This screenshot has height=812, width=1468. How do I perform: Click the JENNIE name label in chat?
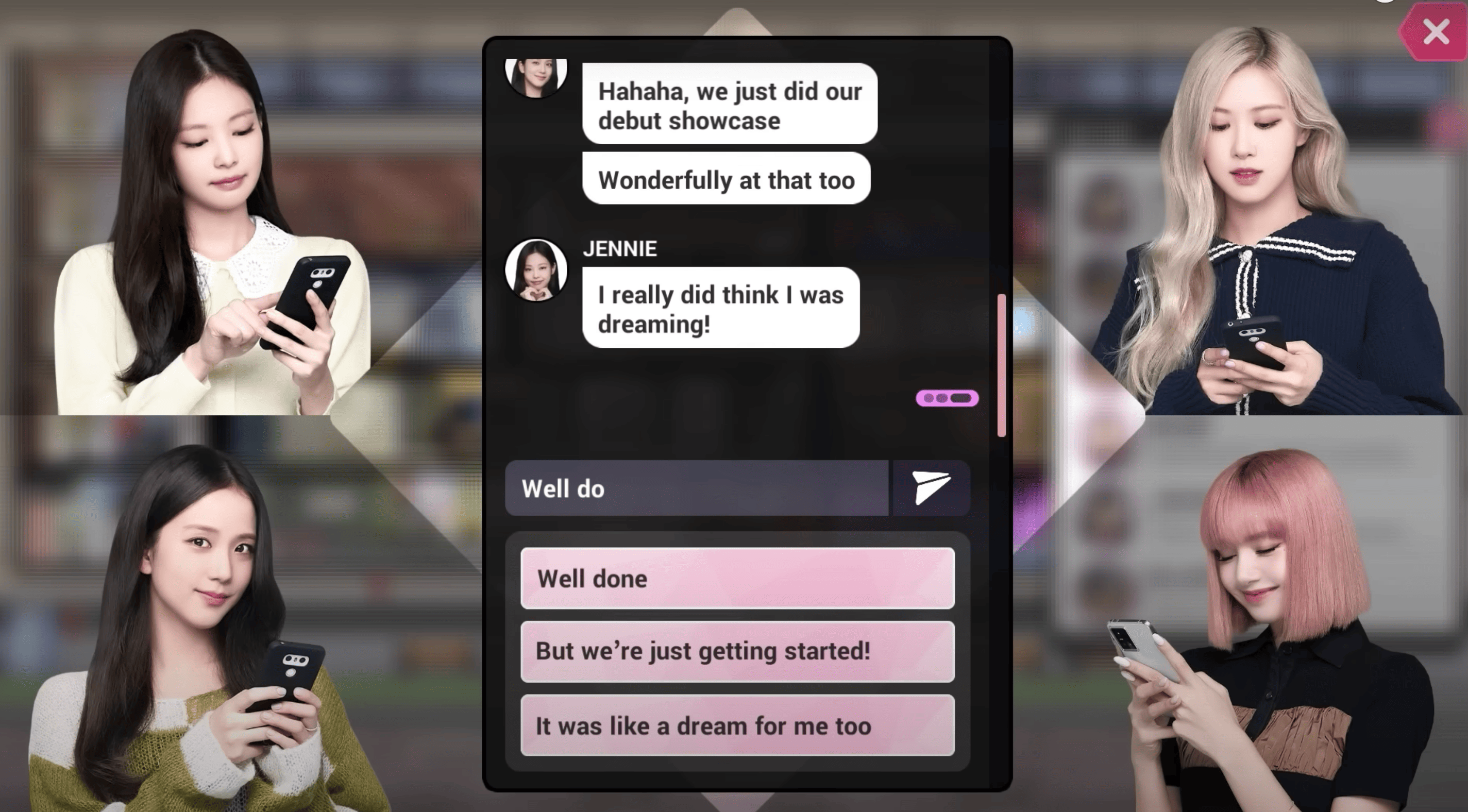[x=619, y=249]
